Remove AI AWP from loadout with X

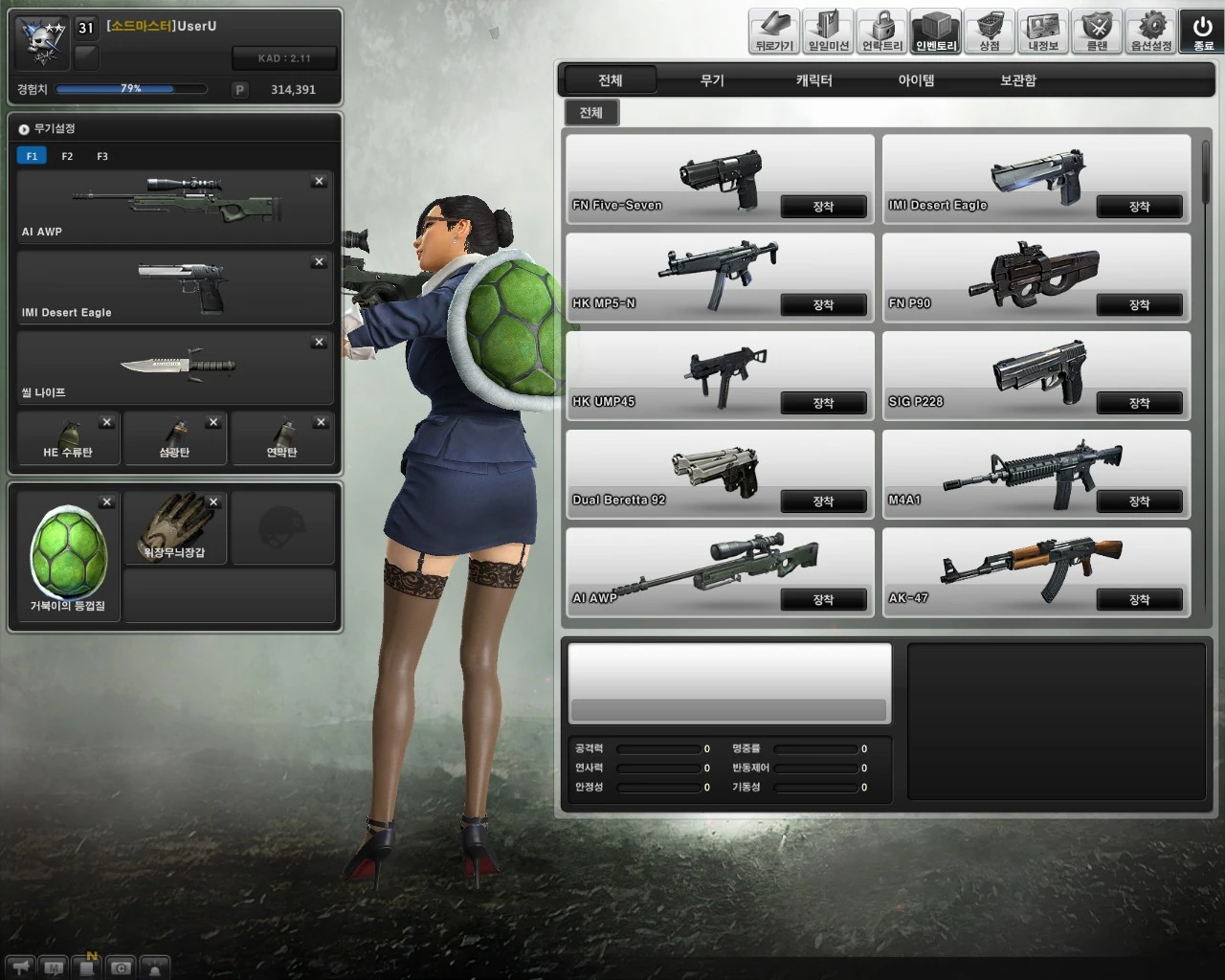[319, 181]
